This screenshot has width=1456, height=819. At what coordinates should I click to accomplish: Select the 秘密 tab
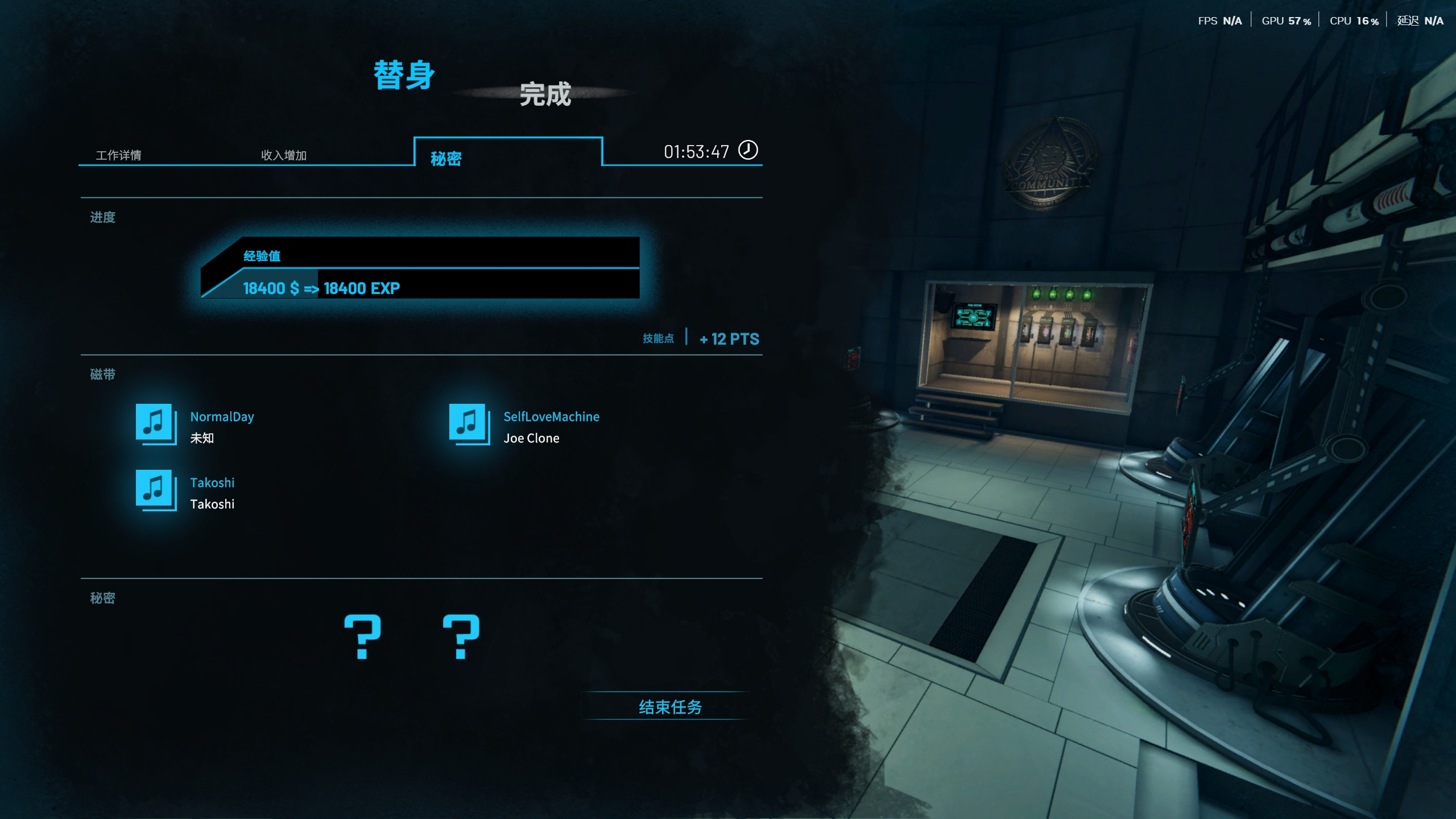[446, 158]
